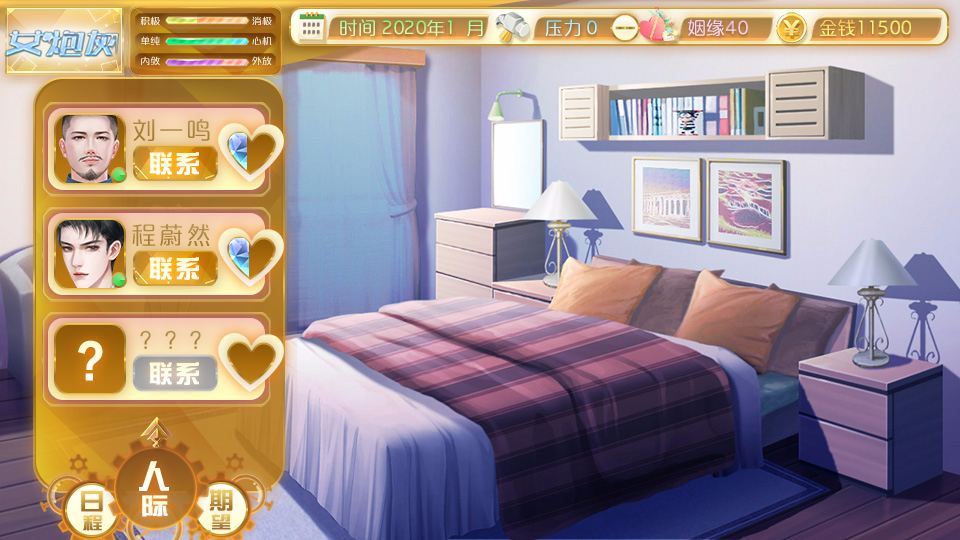Collapse the contacts panel with the arrow
The height and width of the screenshot is (540, 960).
click(154, 431)
